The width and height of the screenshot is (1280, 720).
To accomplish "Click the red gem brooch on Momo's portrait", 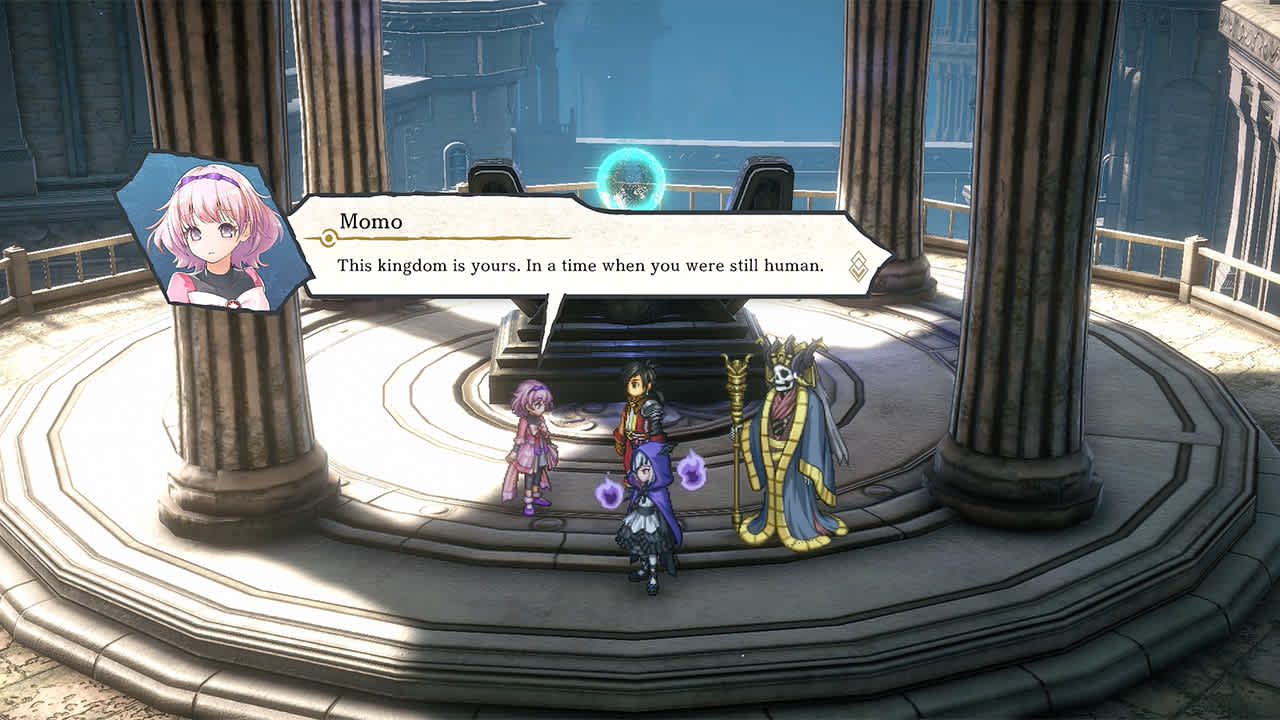I will [233, 304].
